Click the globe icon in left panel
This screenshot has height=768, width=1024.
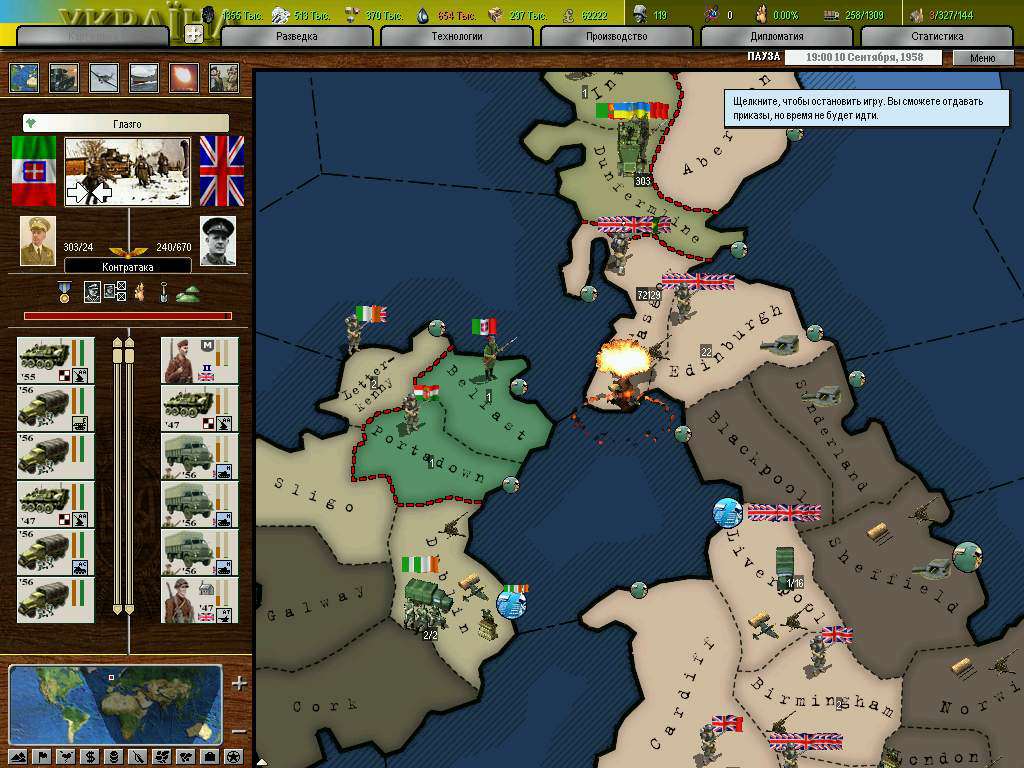(23, 78)
